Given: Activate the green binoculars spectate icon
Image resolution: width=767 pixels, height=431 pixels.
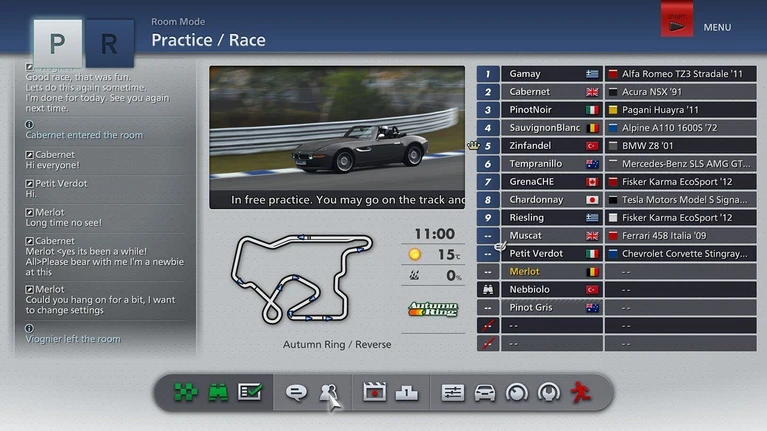Looking at the screenshot, I should (x=218, y=393).
